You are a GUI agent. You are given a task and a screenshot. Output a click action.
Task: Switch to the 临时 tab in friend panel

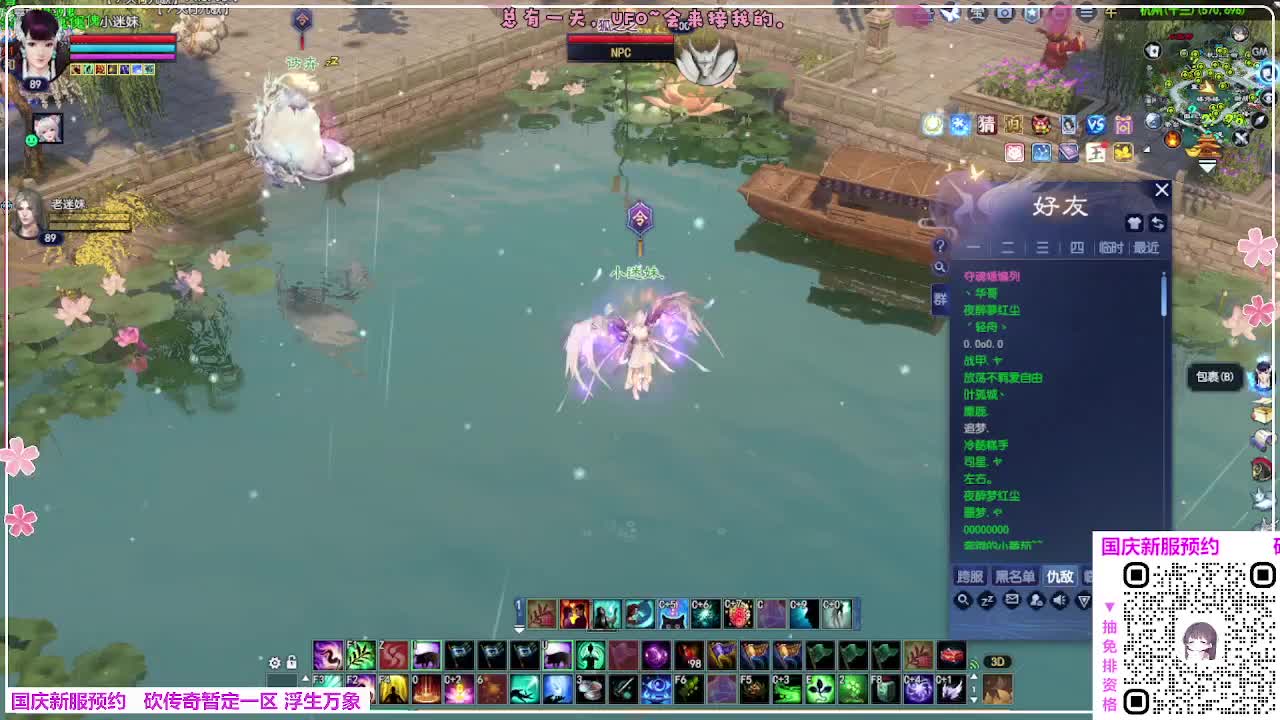pos(1111,248)
